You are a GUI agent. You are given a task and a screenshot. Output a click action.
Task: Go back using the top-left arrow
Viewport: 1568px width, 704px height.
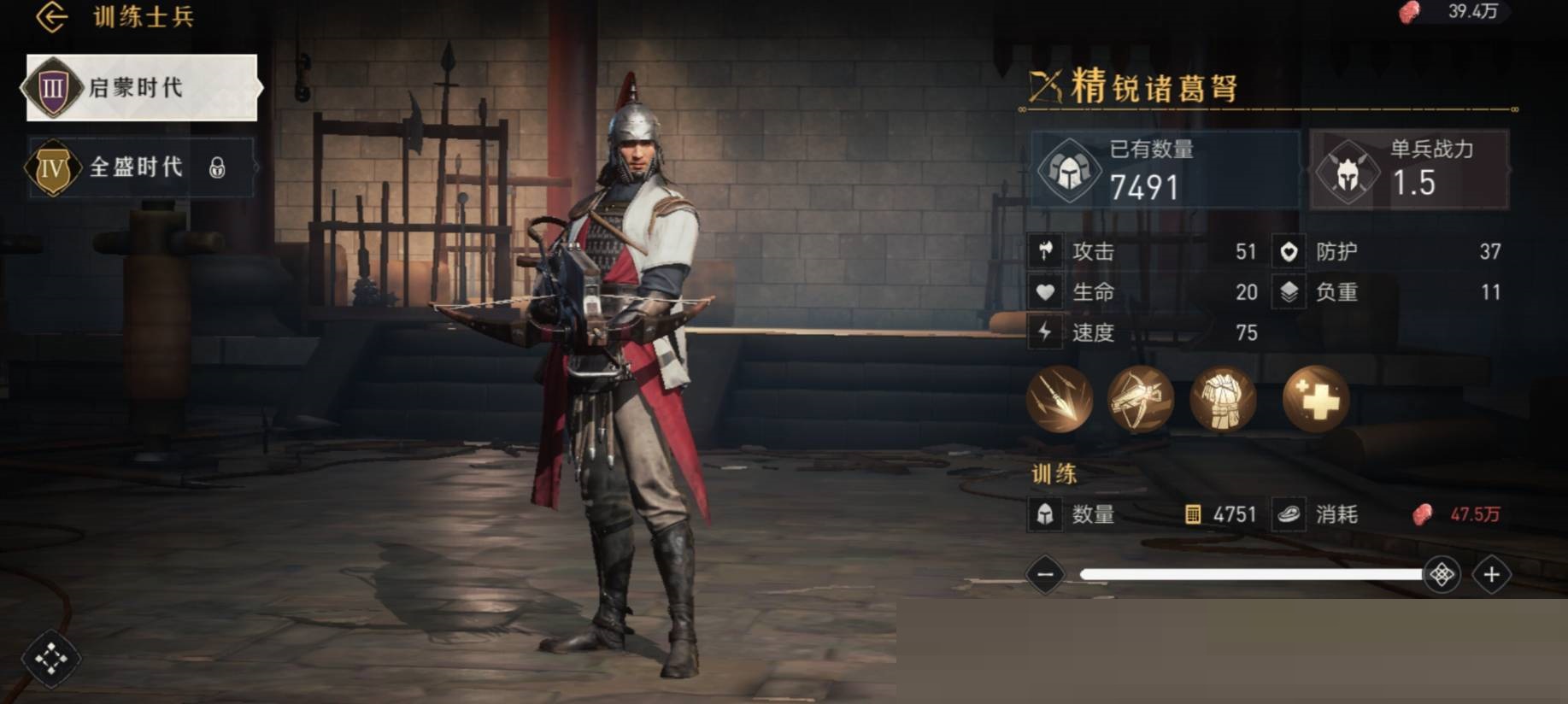(51, 17)
